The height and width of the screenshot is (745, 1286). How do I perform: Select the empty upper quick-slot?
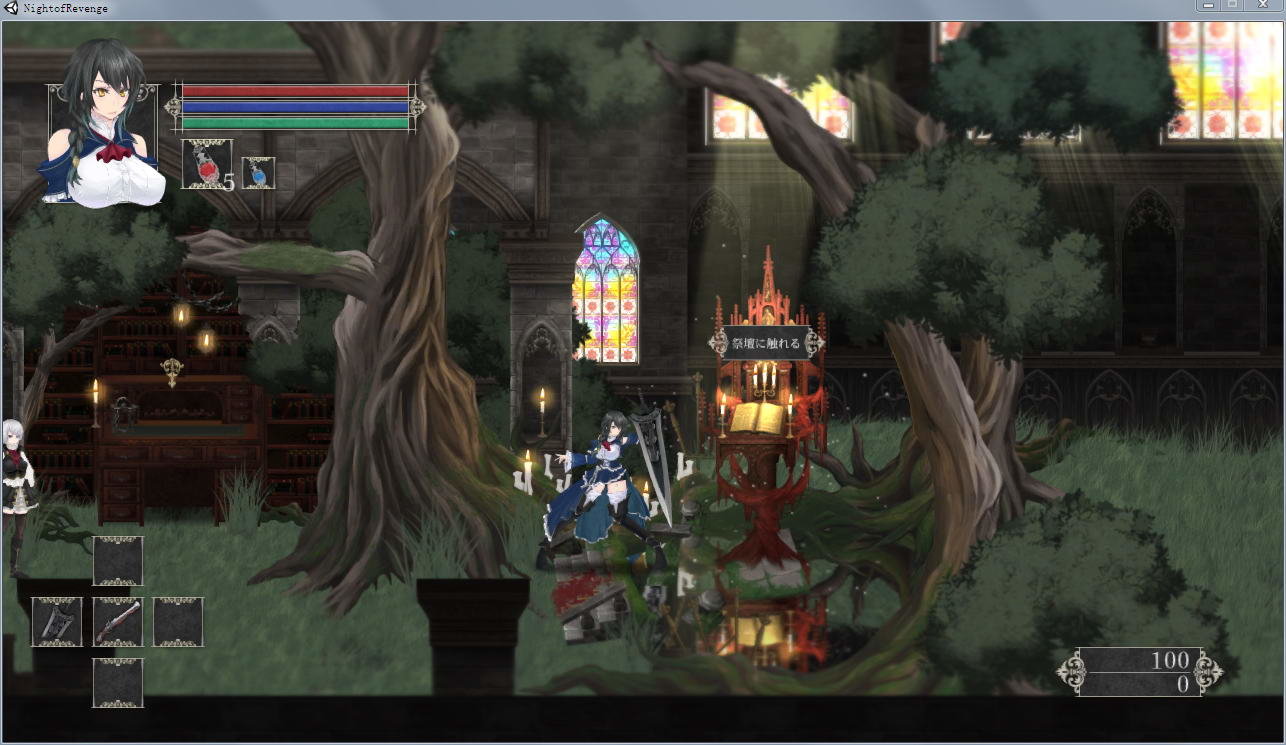[x=117, y=561]
